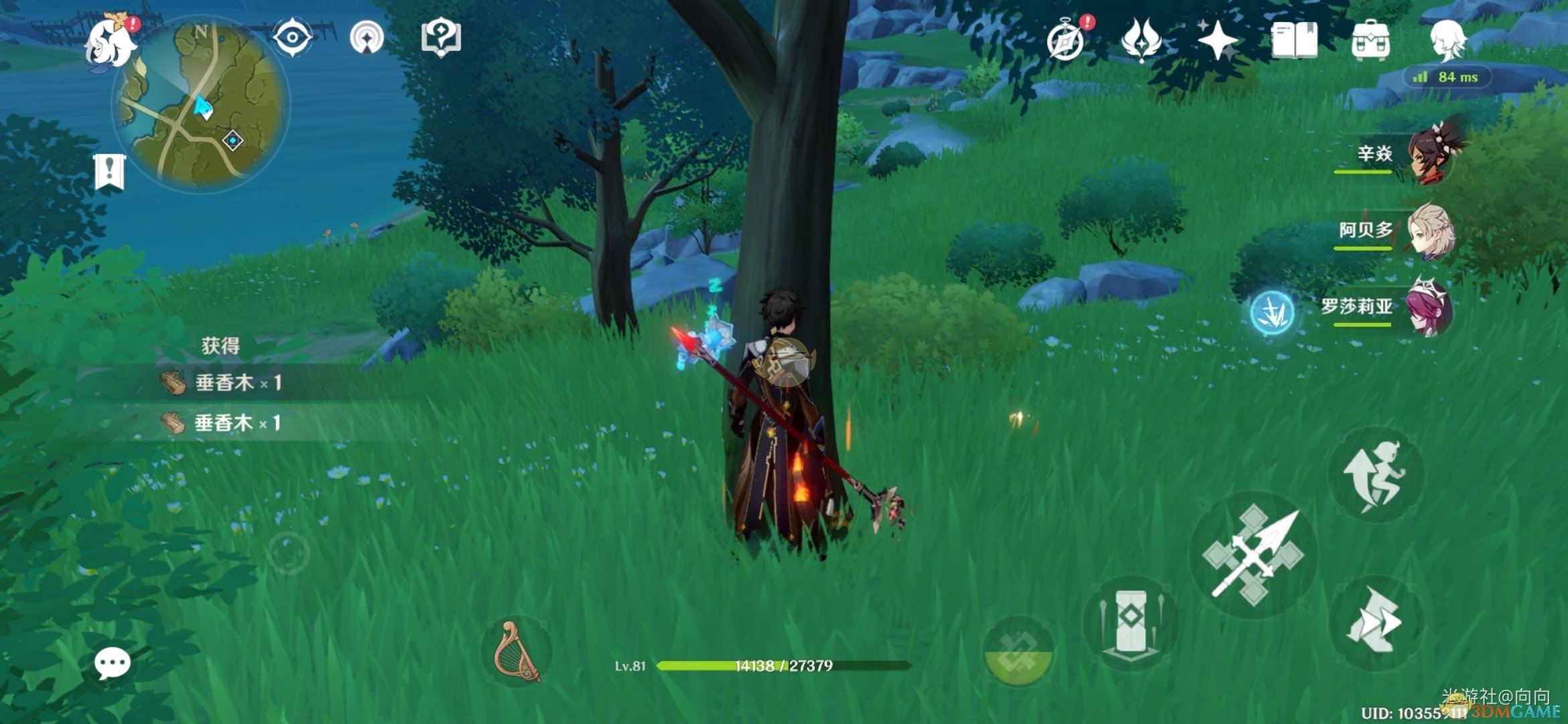Open the character screen head icon

[1447, 40]
